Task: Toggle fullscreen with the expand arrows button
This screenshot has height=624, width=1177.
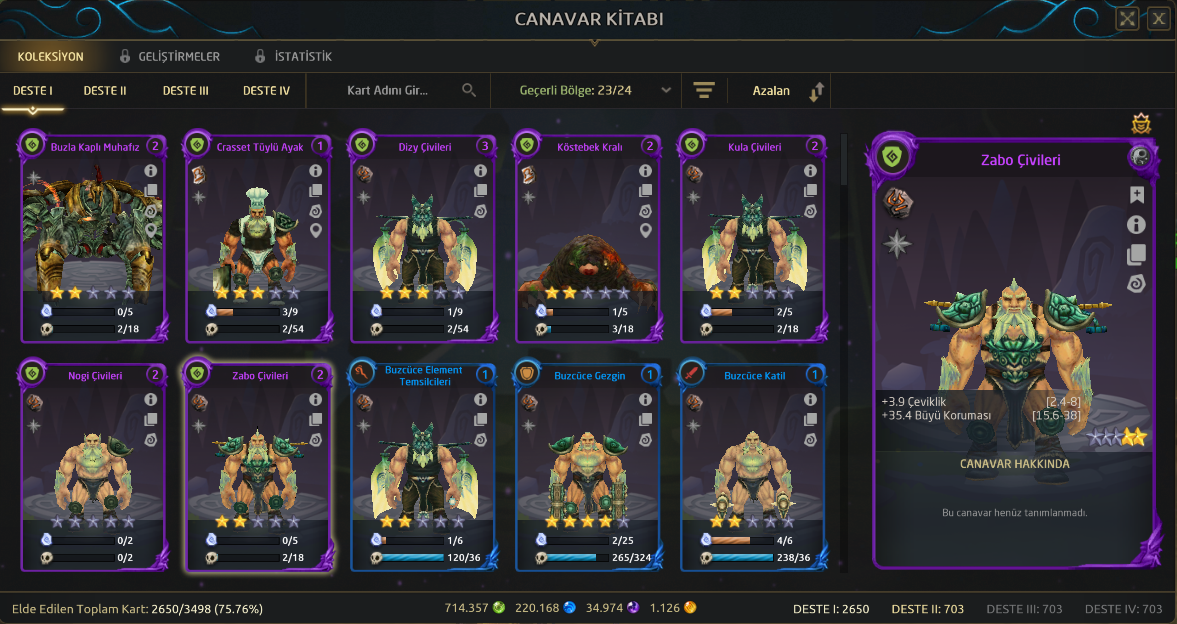Action: tap(1127, 18)
